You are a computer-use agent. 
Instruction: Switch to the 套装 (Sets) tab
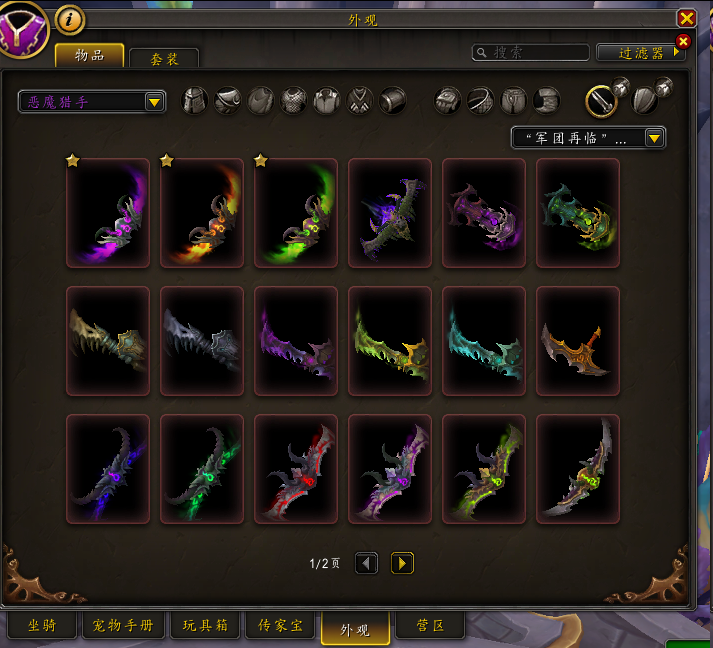pos(164,59)
